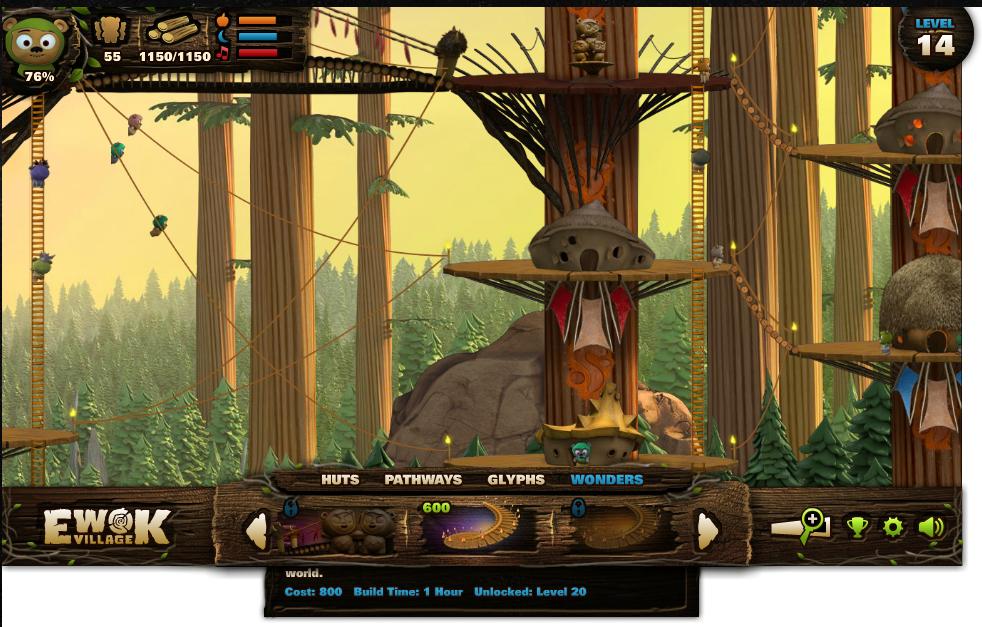This screenshot has height=627, width=982.
Task: Click the Ewok population icon
Action: click(x=112, y=31)
